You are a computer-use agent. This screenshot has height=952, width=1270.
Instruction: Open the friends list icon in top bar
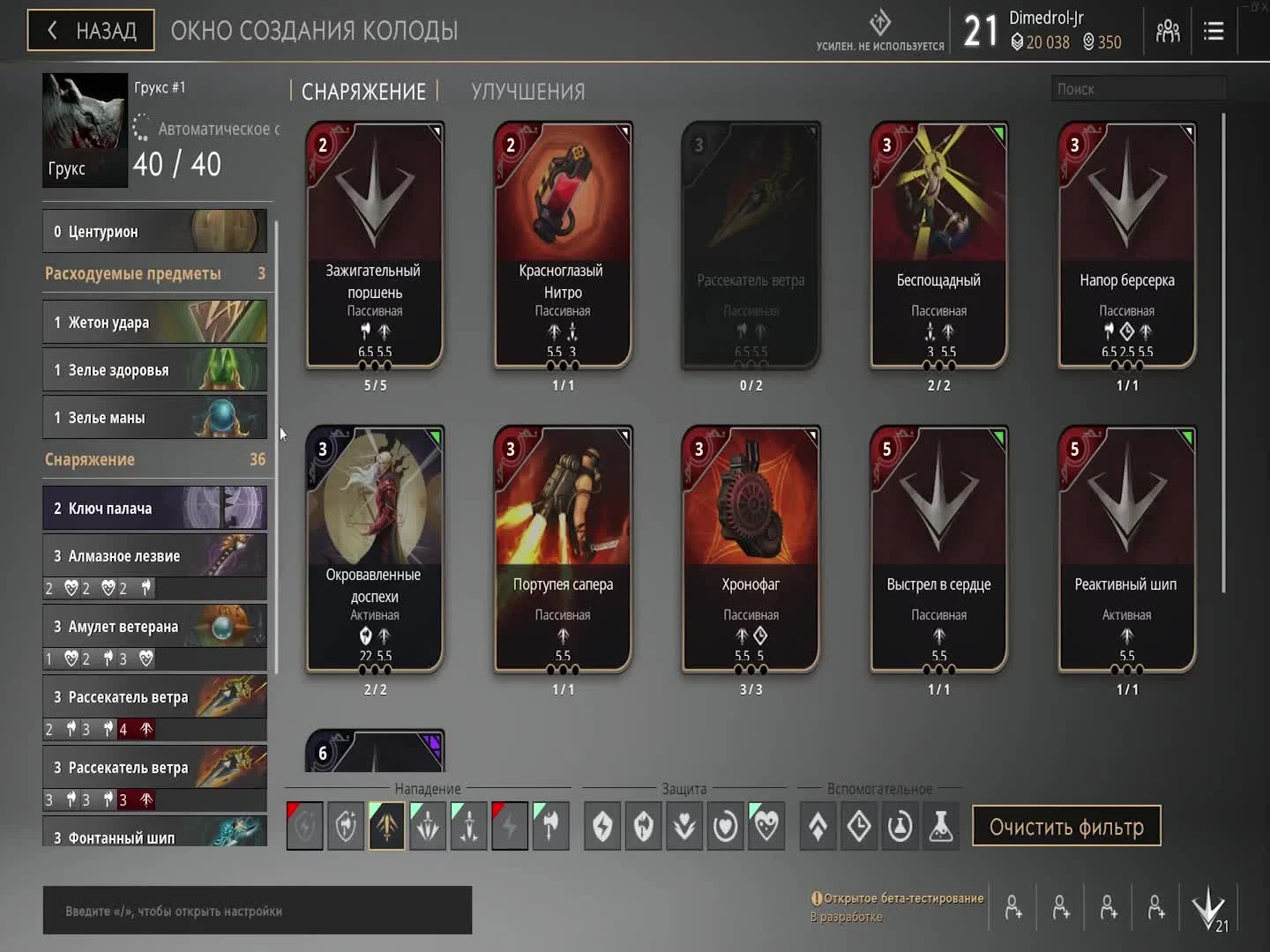1168,30
